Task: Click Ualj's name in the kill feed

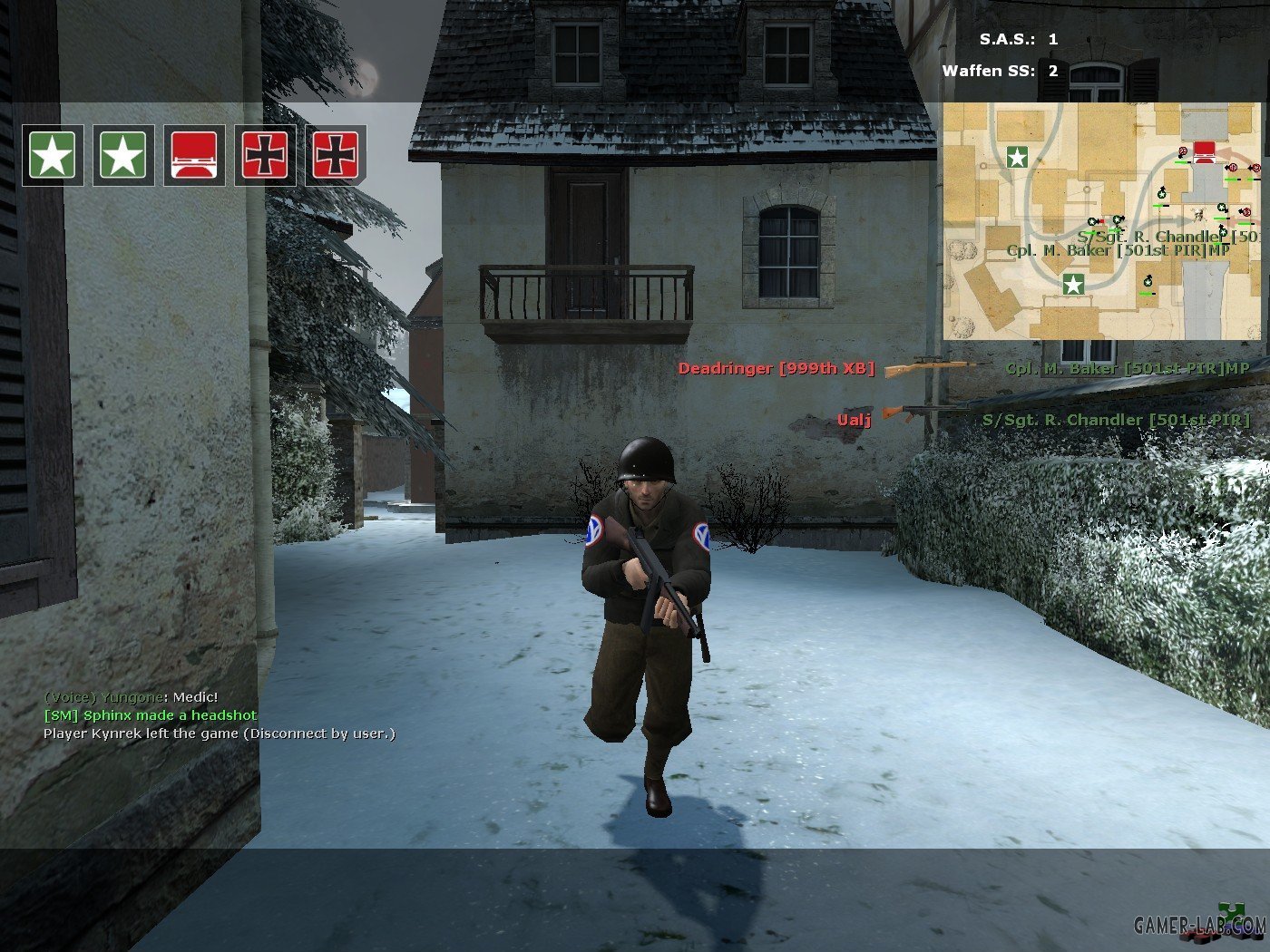Action: (x=854, y=419)
